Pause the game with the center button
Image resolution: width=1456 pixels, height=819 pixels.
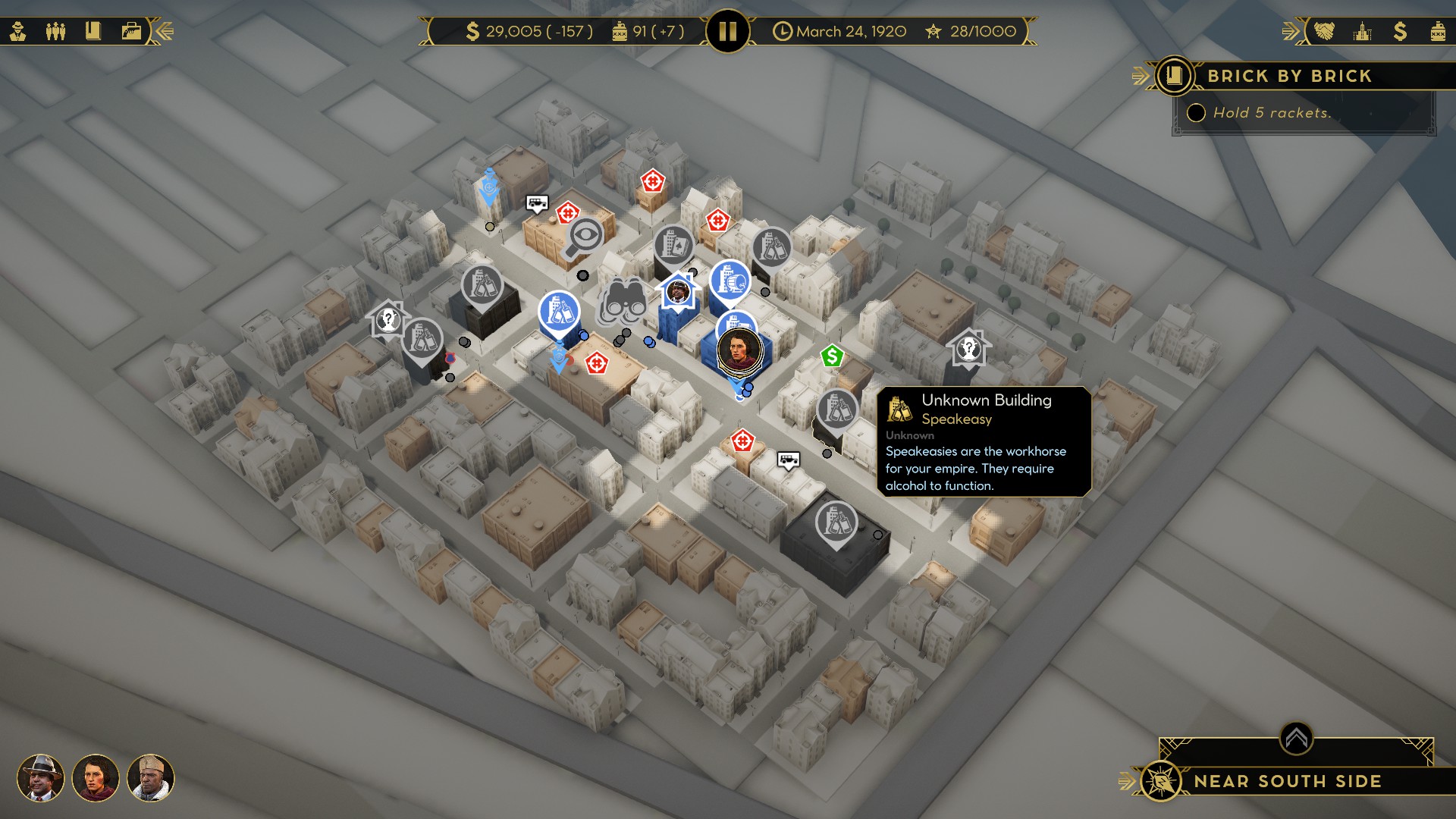(727, 31)
